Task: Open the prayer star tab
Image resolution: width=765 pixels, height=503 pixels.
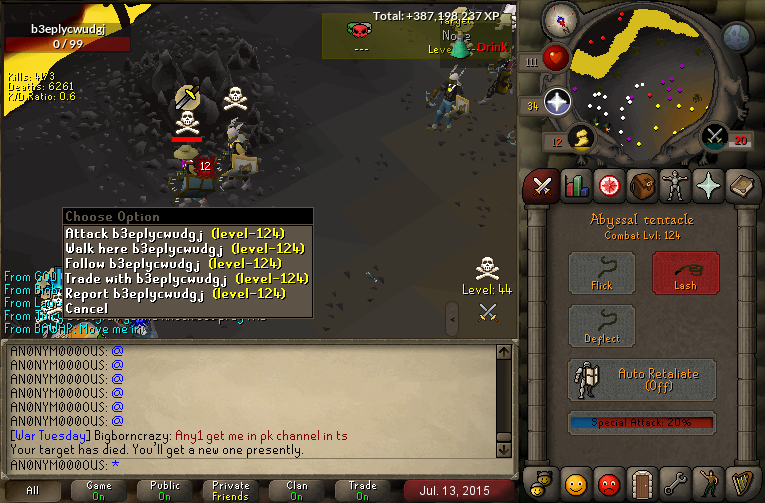Action: pyautogui.click(x=709, y=186)
